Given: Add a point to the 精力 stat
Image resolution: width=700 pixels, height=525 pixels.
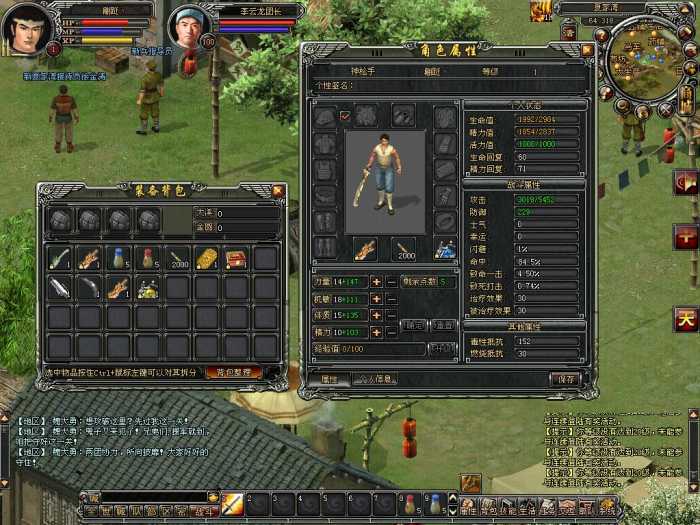Looking at the screenshot, I should [376, 331].
